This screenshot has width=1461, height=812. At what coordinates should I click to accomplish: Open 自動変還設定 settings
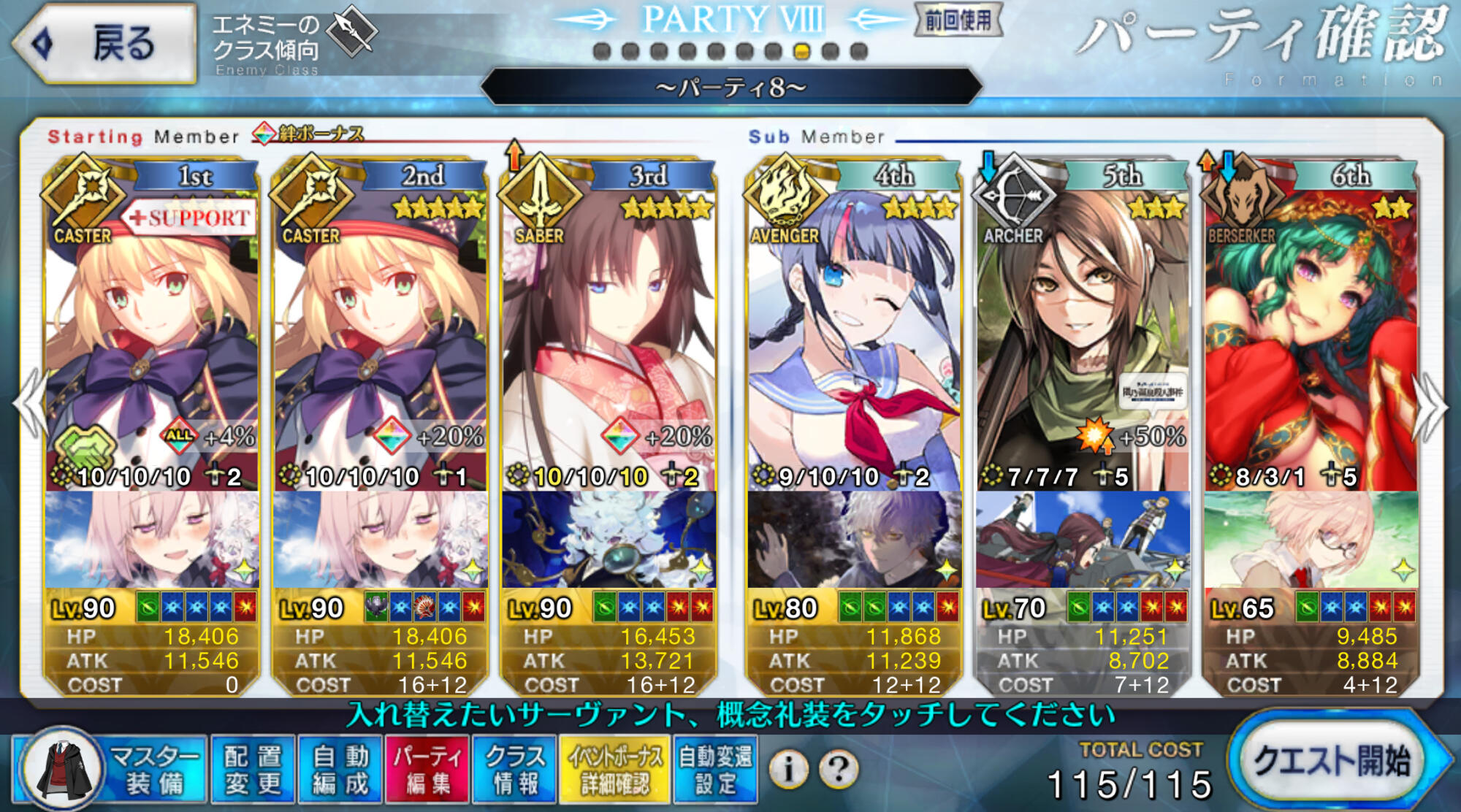(x=716, y=770)
